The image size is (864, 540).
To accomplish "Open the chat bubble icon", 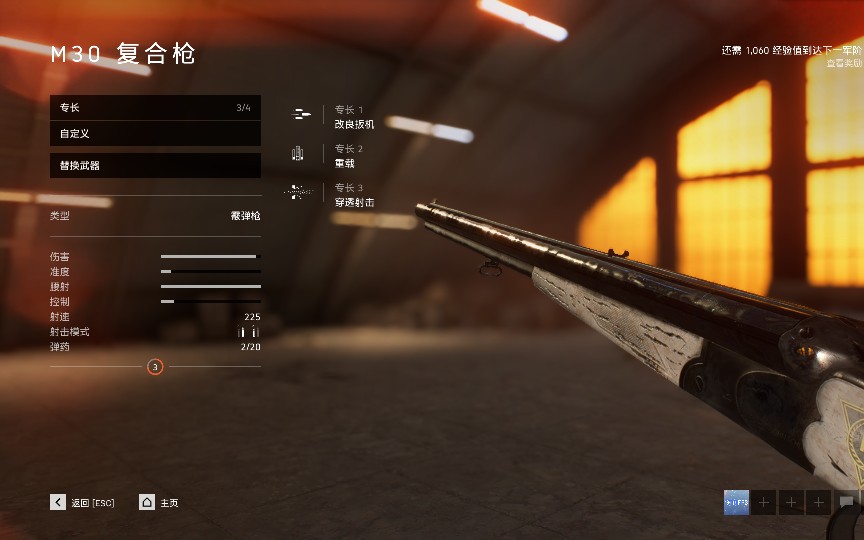I will [x=847, y=502].
